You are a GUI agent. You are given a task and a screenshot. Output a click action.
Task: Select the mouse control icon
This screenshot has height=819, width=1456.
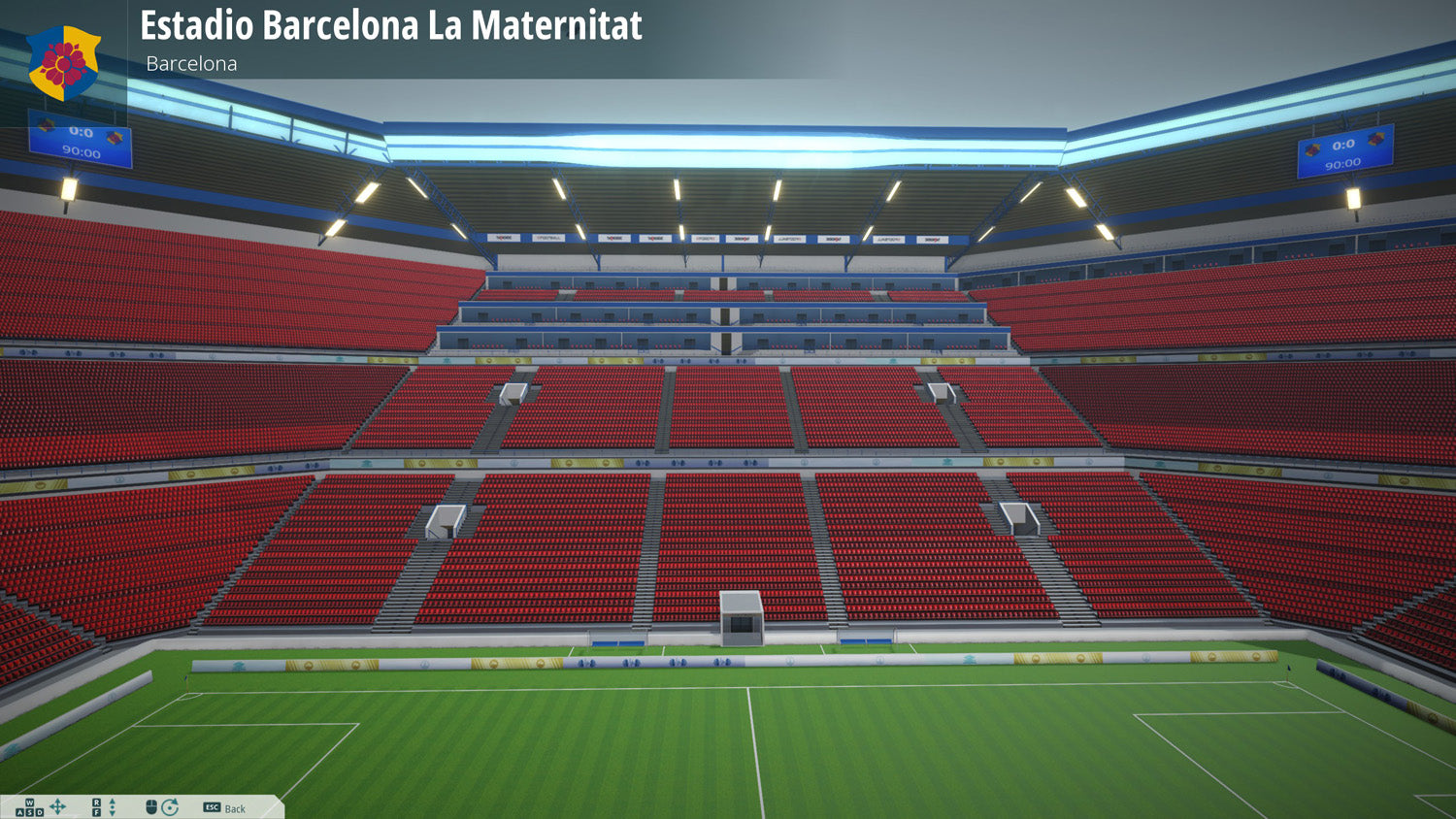151,806
